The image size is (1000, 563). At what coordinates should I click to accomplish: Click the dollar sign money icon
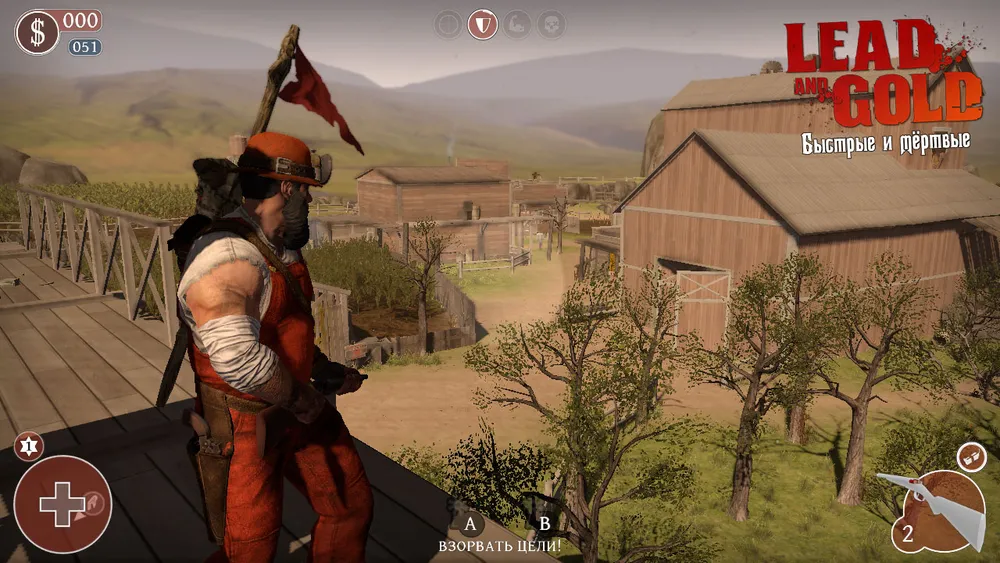37,32
